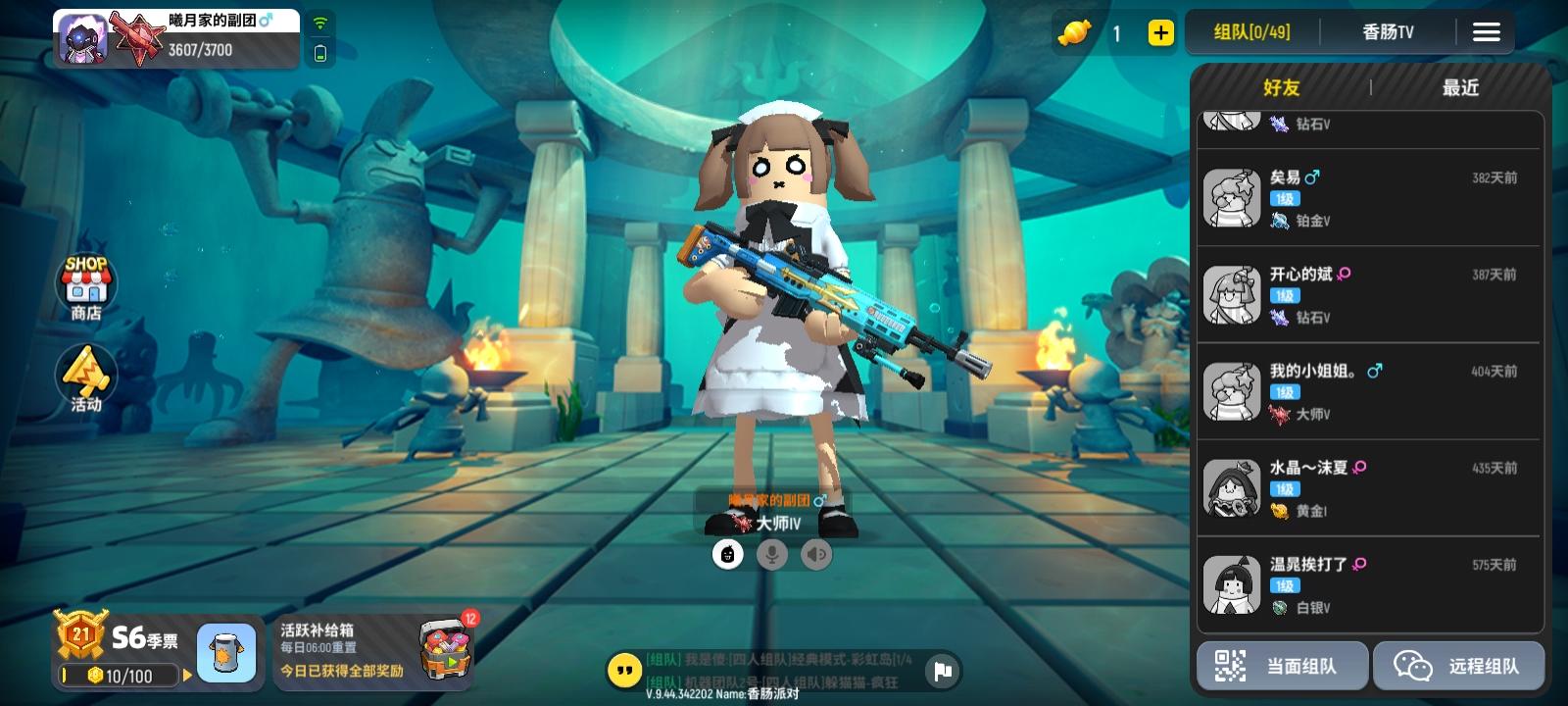Open the hamburger menu top right
This screenshot has width=1568, height=706.
1487,31
